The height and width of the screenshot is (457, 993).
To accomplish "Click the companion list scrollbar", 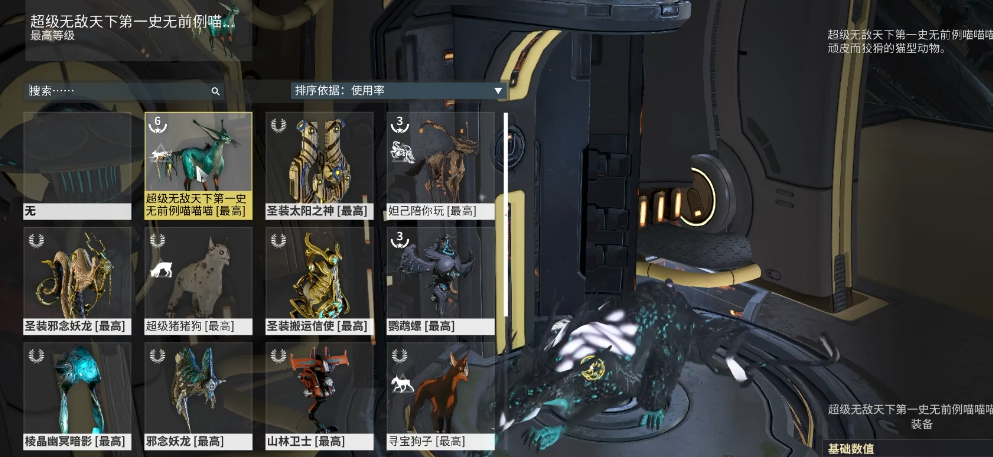I will click(x=507, y=270).
